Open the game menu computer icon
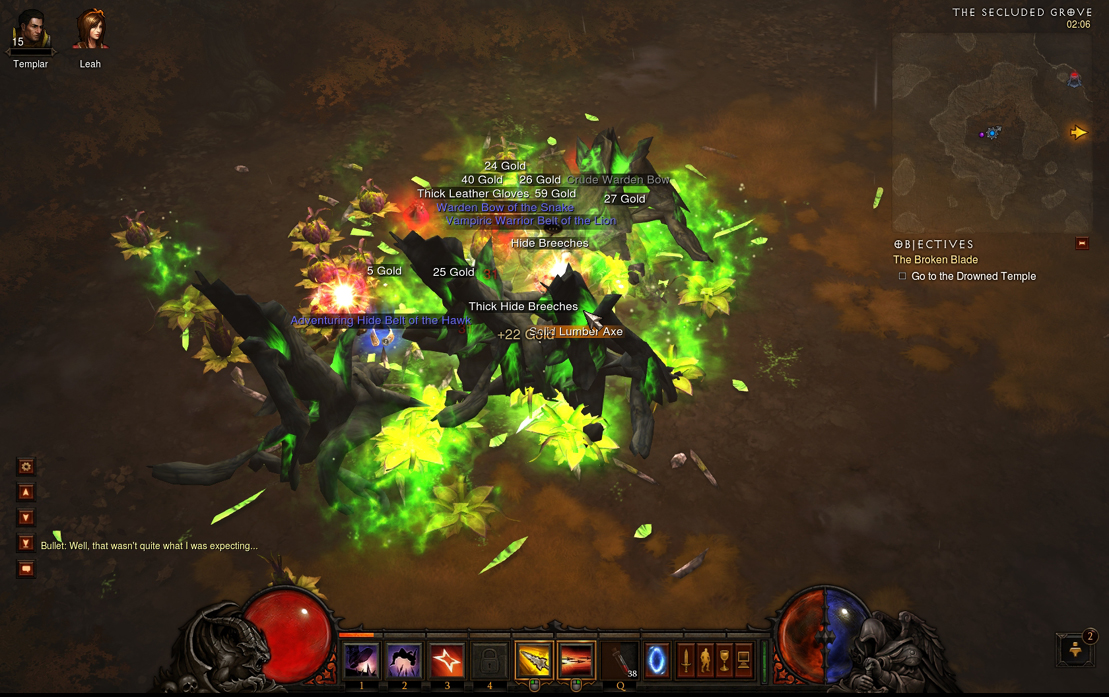 point(743,660)
